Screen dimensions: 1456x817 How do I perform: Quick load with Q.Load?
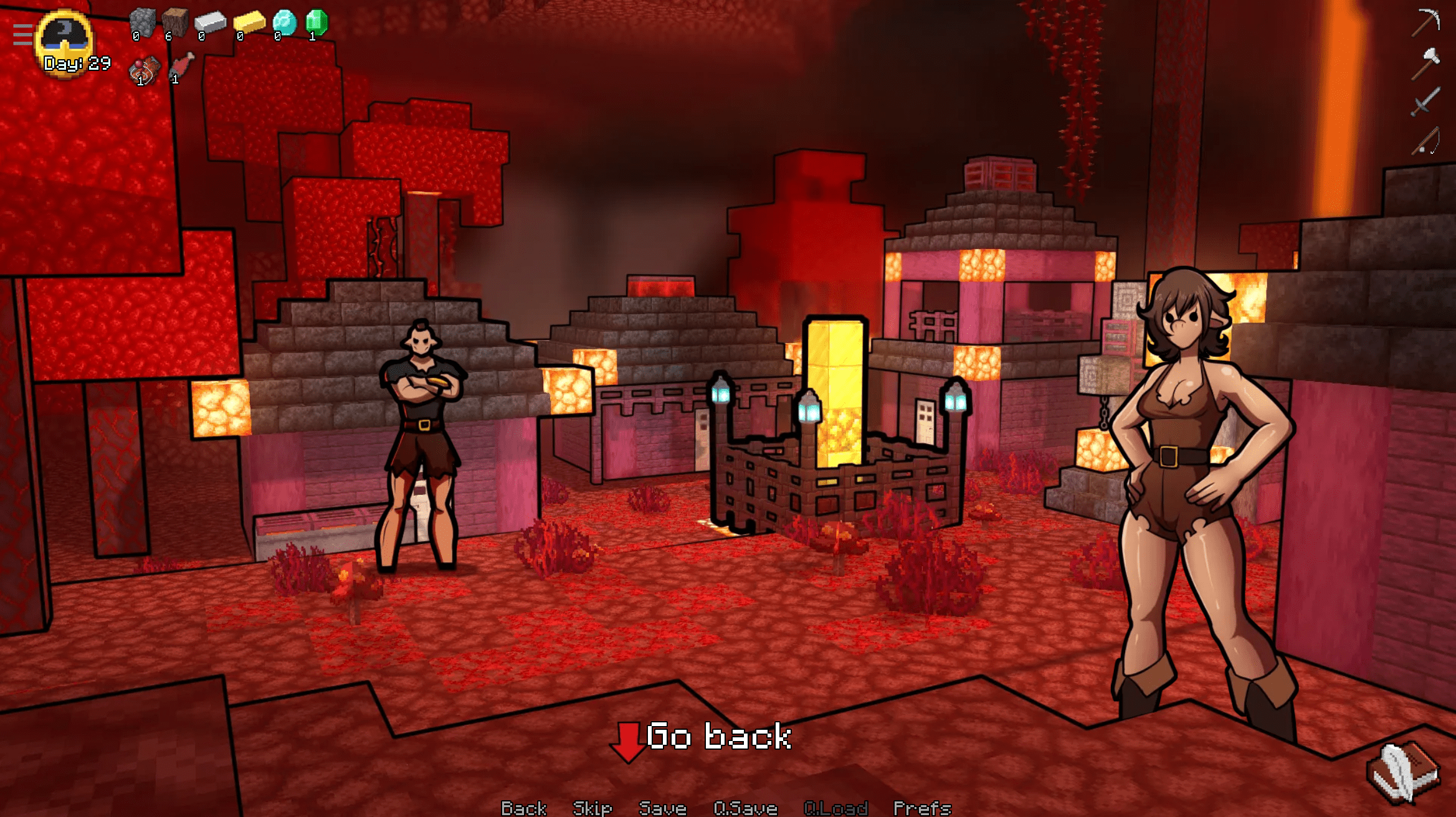click(x=835, y=808)
